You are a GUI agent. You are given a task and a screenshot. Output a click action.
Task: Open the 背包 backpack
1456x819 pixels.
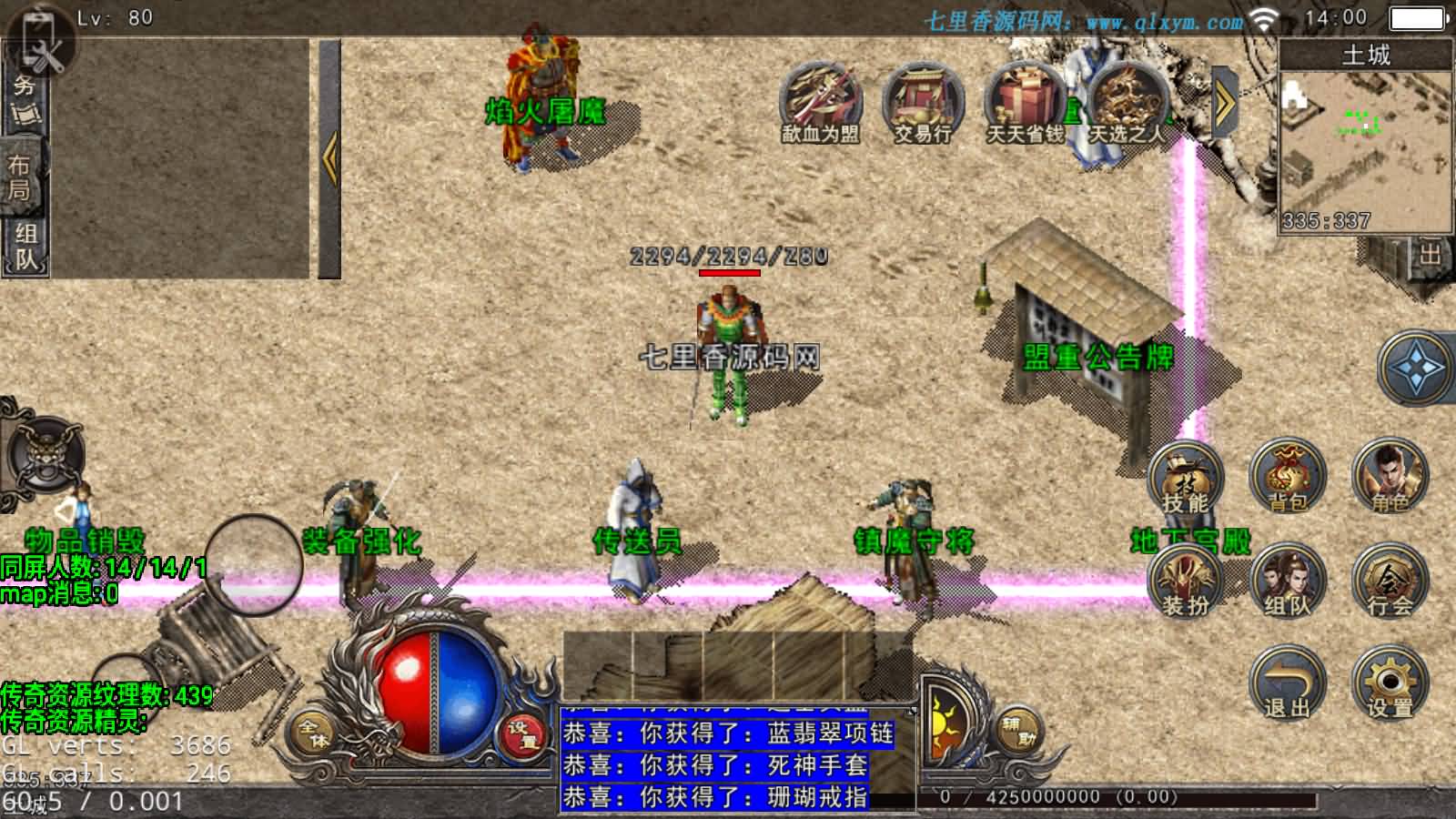[x=1287, y=480]
